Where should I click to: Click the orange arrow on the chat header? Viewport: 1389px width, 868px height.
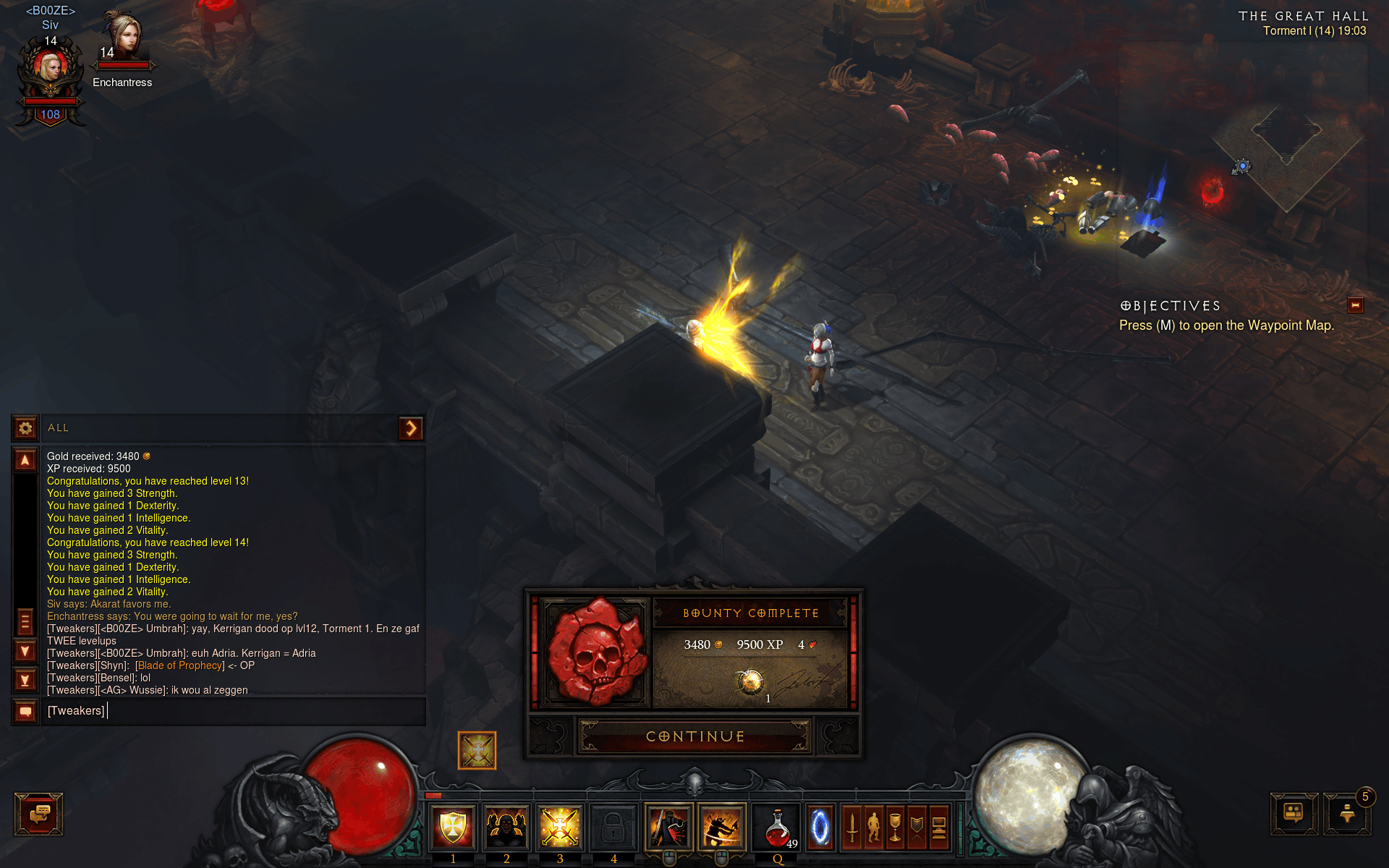click(411, 428)
